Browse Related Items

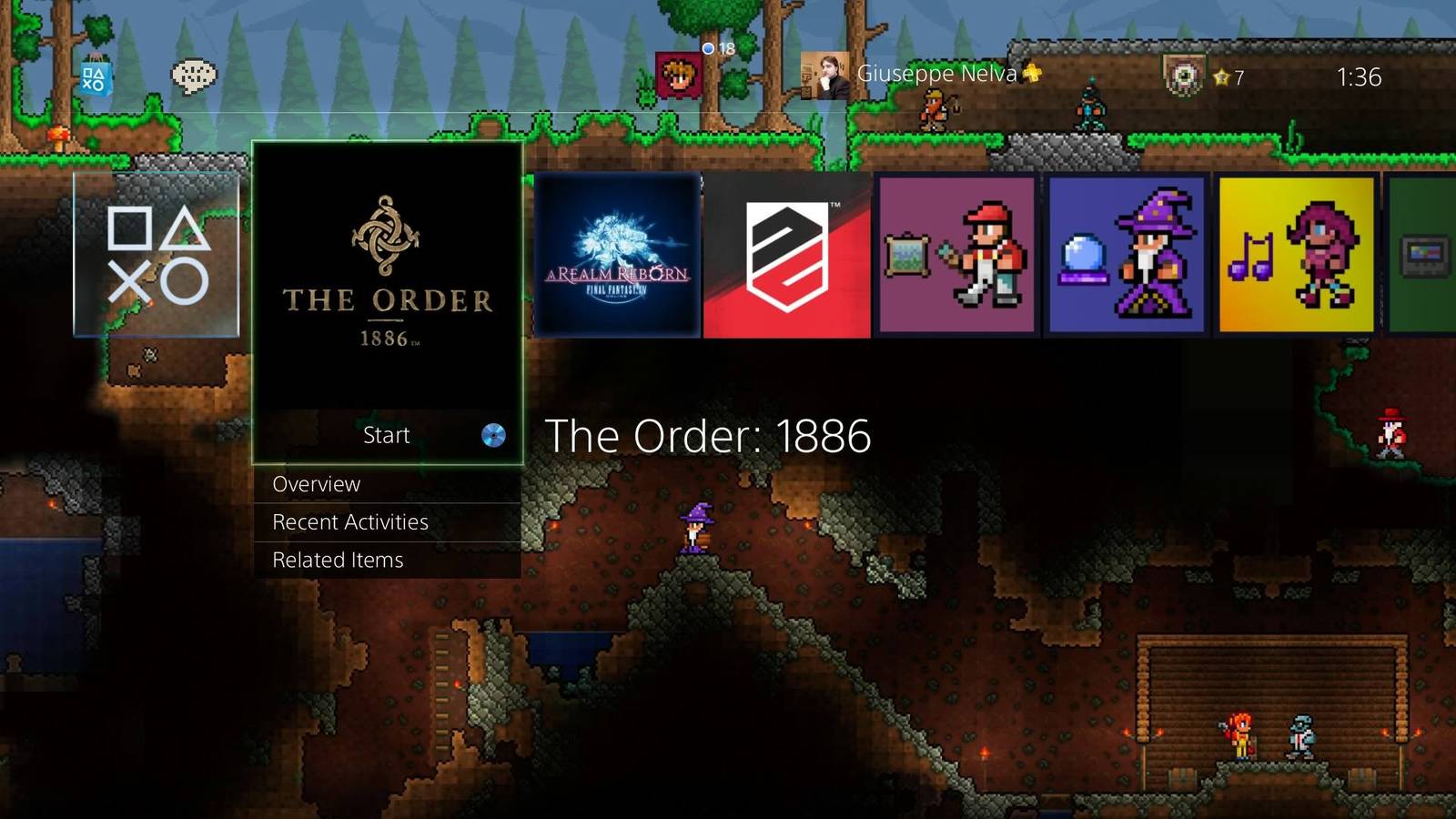(337, 560)
